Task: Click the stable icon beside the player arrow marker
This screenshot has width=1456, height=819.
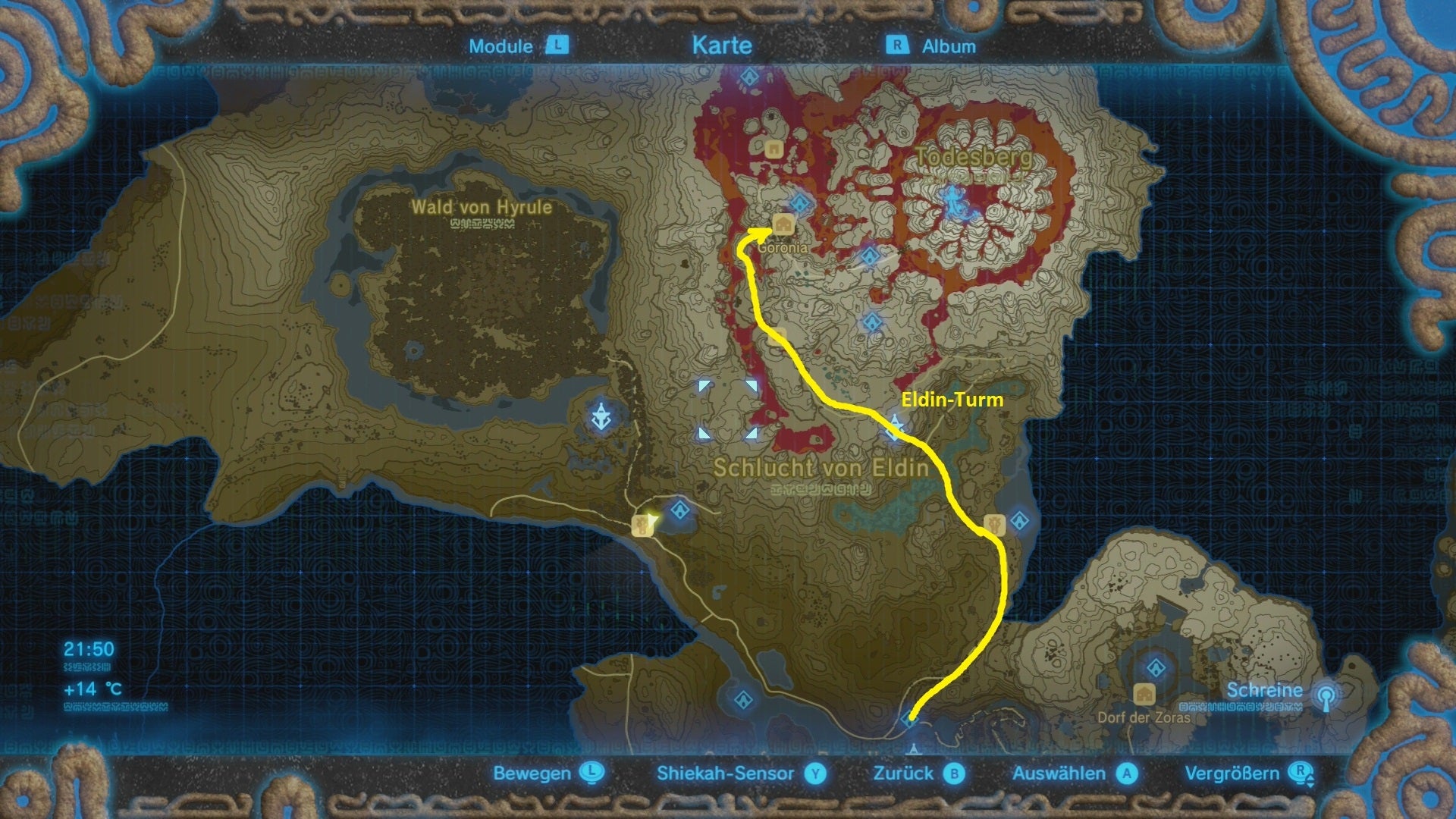Action: click(x=643, y=524)
